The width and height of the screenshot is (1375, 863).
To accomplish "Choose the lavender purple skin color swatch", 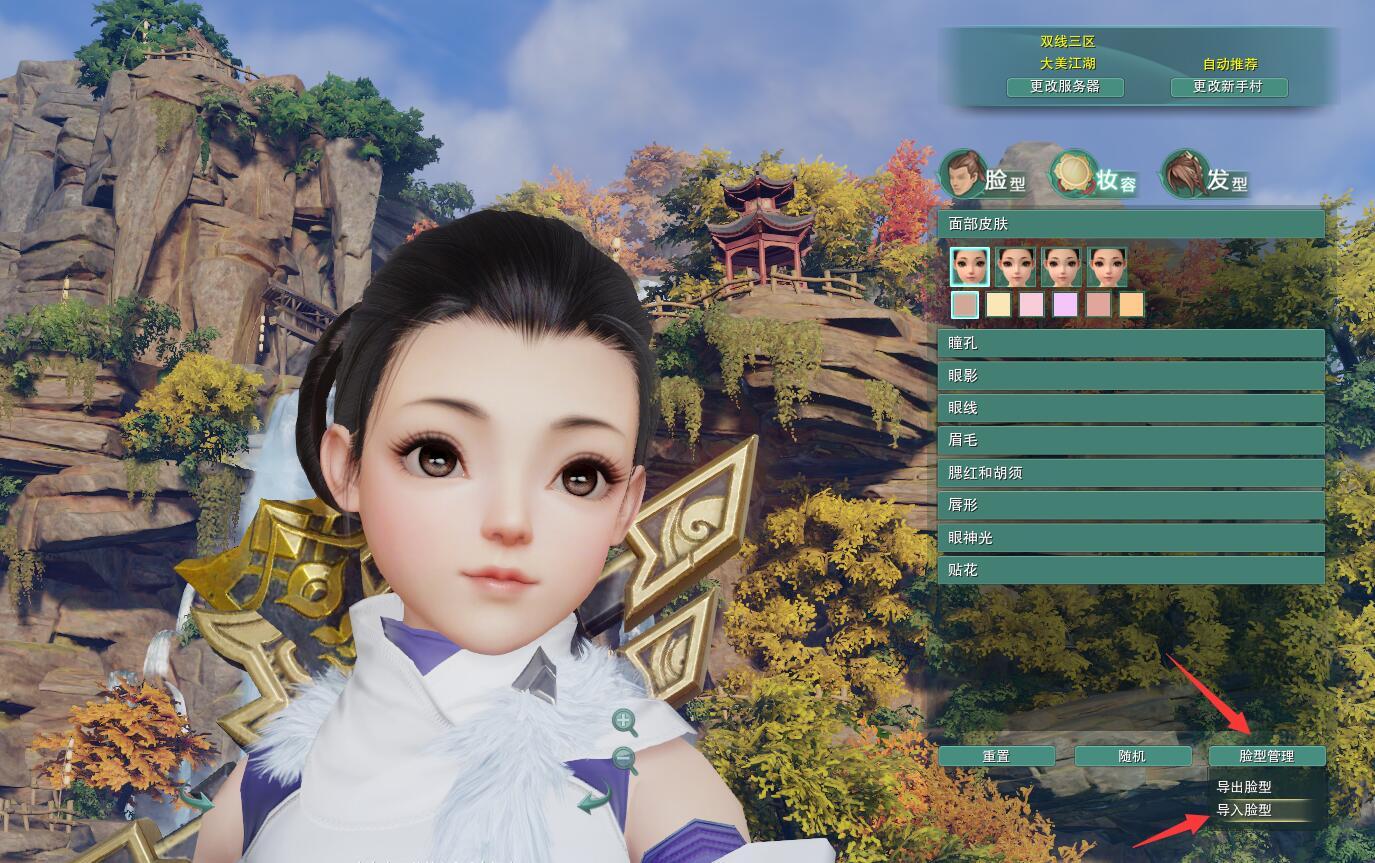I will coord(1065,304).
